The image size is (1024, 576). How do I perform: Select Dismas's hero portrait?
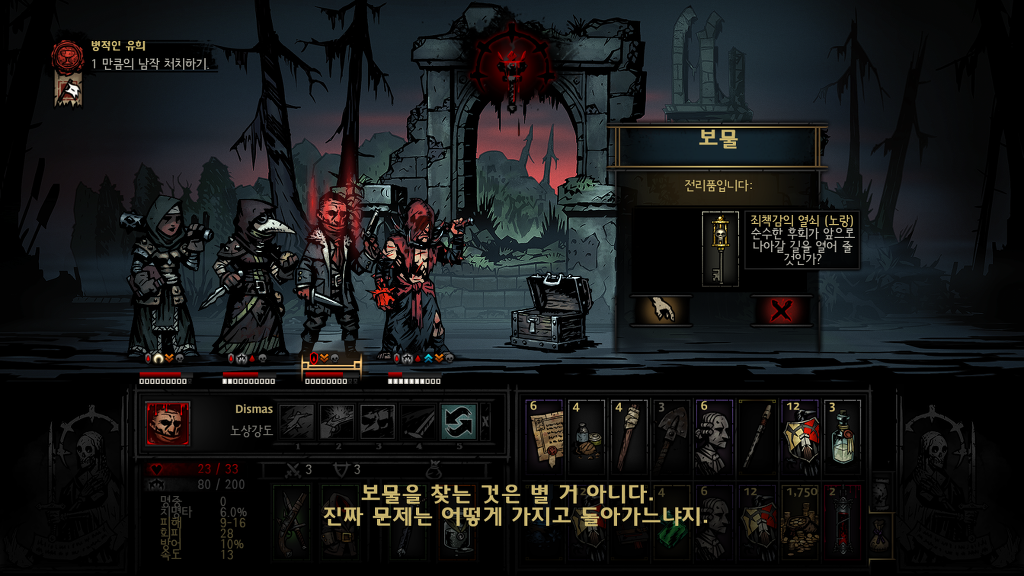(167, 423)
